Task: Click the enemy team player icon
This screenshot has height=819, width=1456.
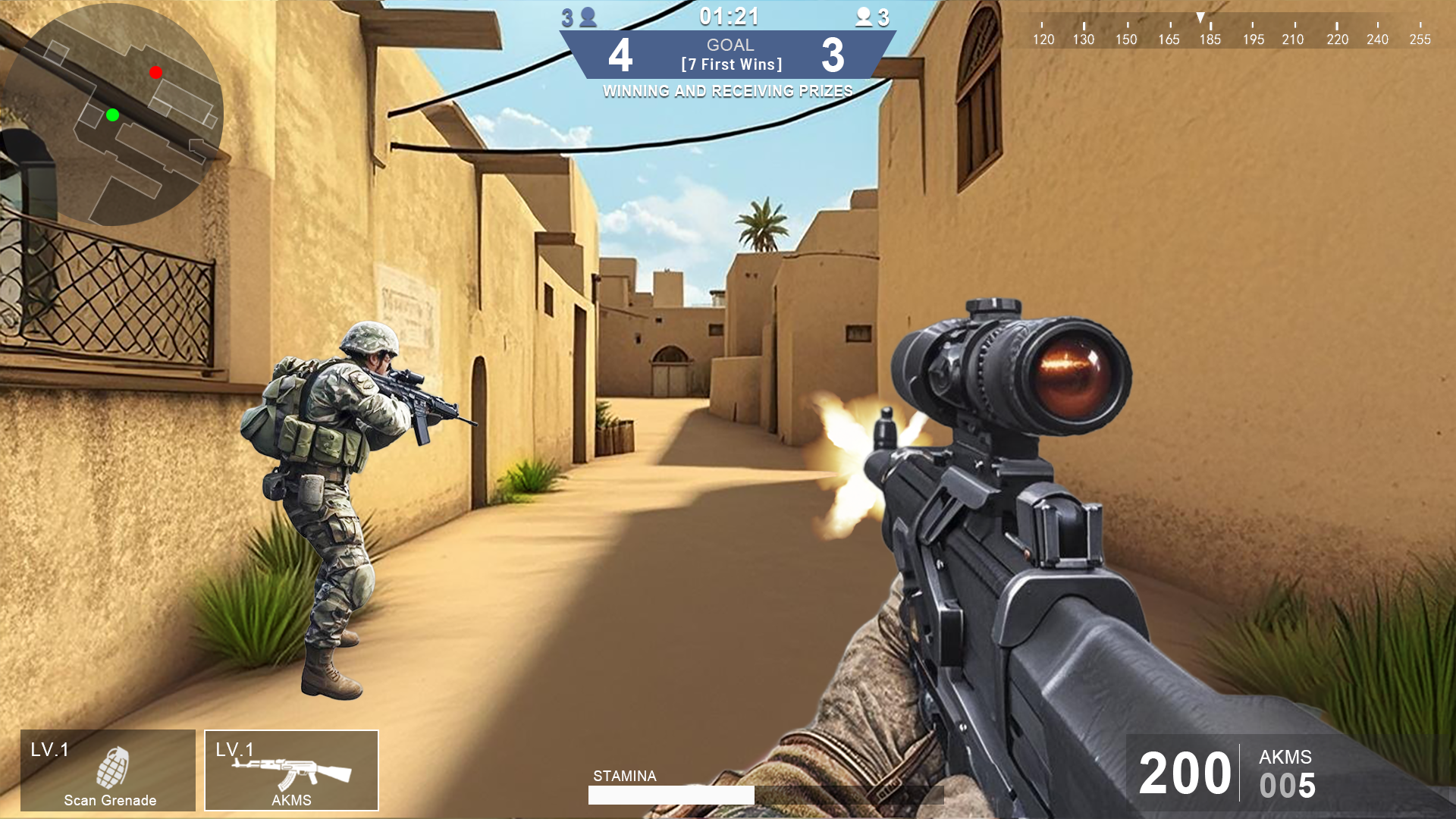Action: pos(864,17)
